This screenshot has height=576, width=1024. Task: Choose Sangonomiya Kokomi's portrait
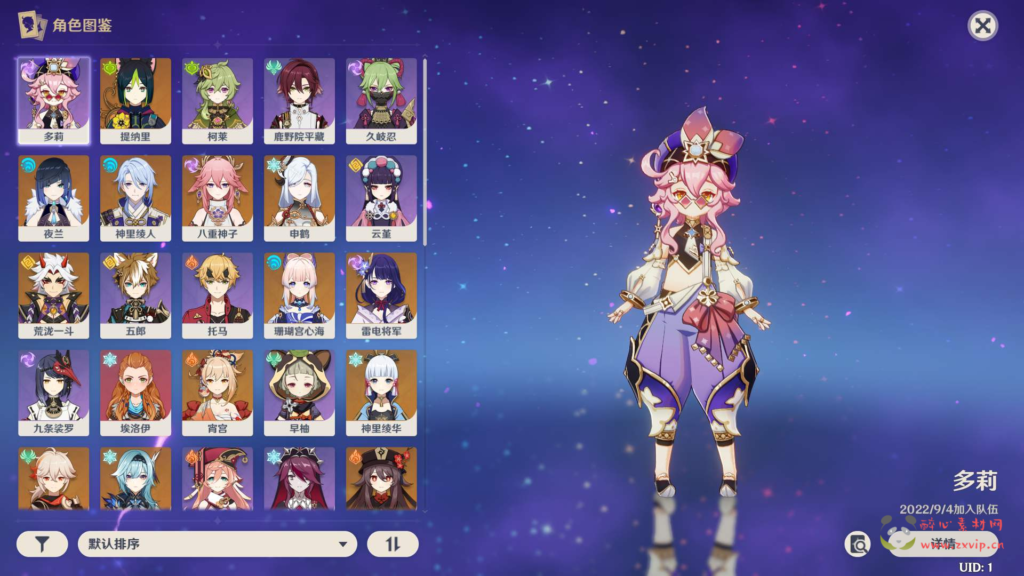coord(300,294)
